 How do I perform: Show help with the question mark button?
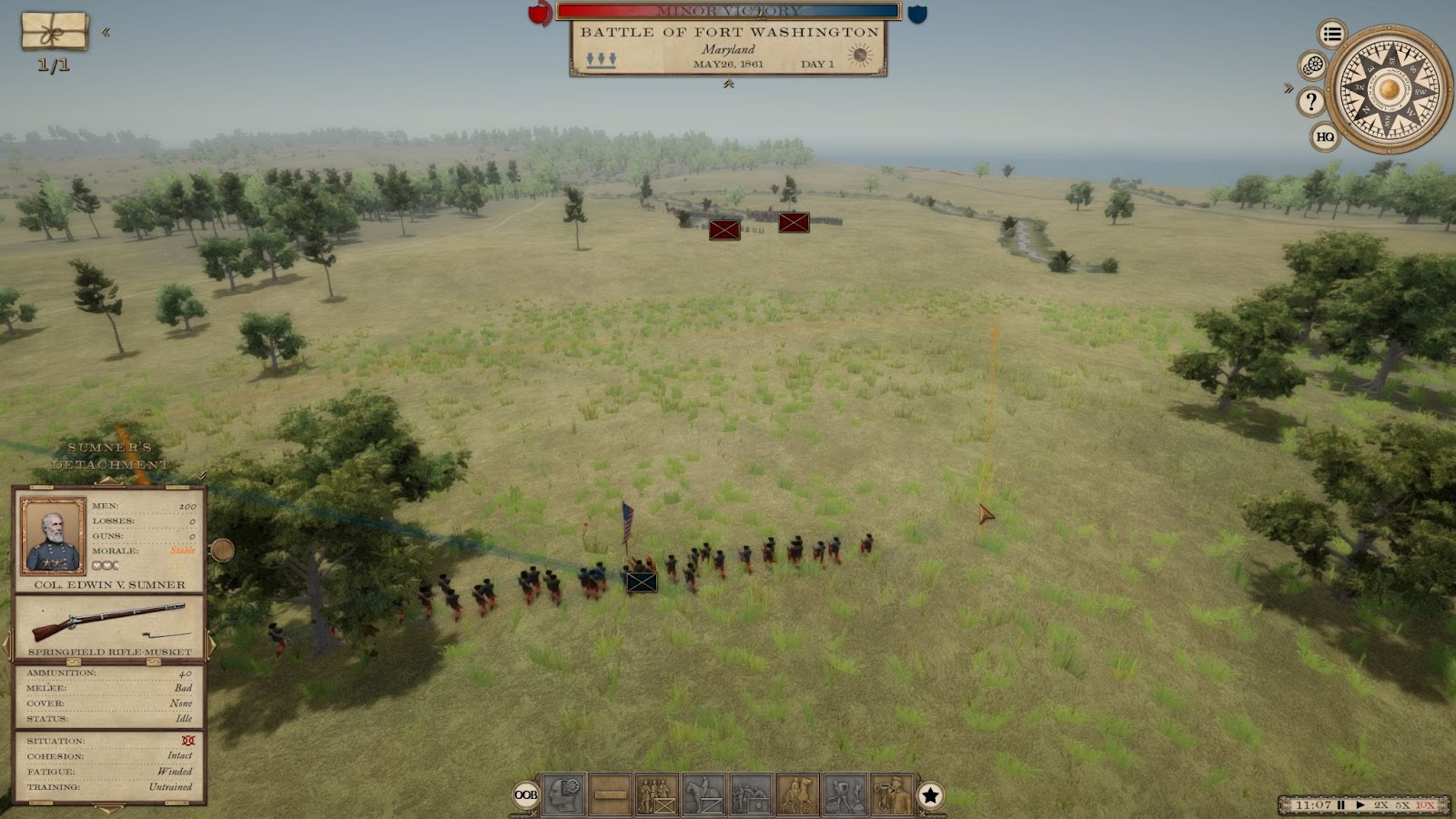pos(1310,102)
